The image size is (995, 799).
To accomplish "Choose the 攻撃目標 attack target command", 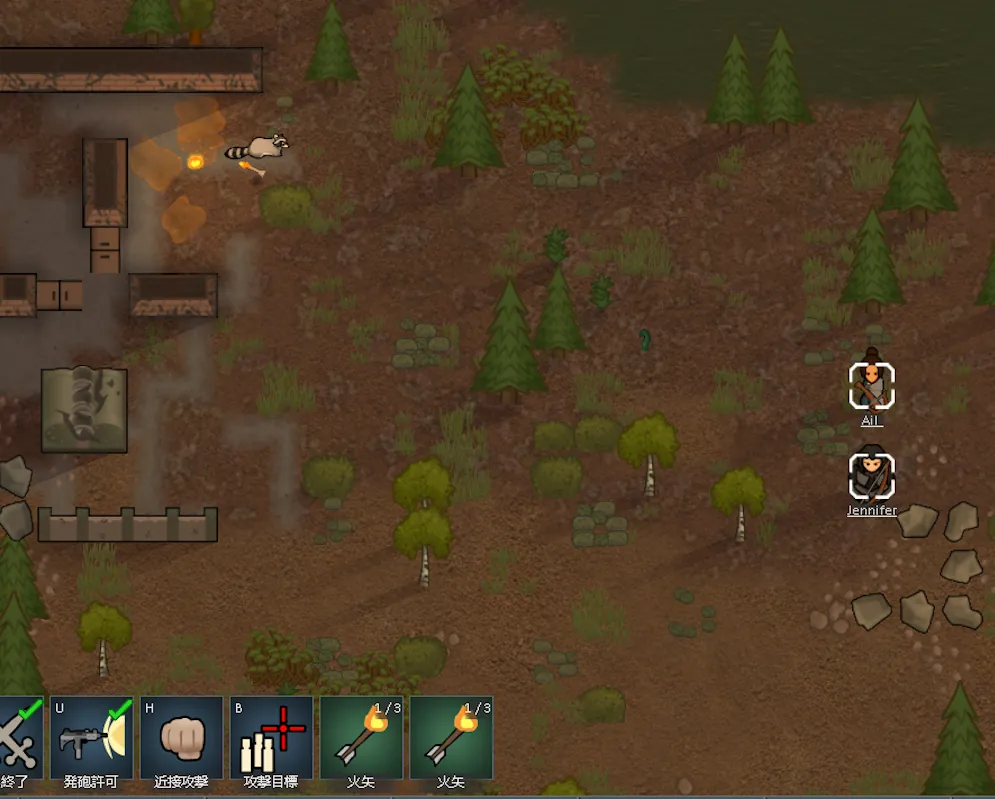I will (271, 738).
